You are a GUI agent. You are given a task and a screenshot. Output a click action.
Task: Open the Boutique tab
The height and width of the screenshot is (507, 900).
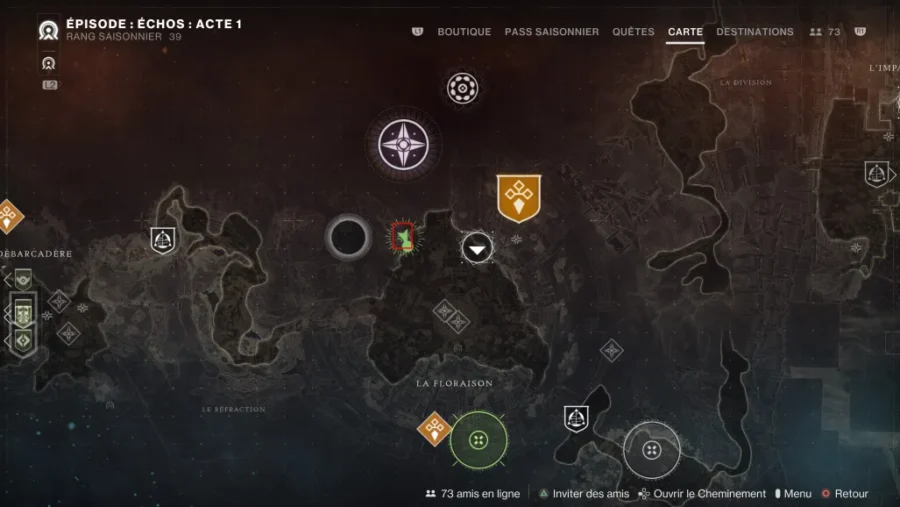pyautogui.click(x=464, y=32)
